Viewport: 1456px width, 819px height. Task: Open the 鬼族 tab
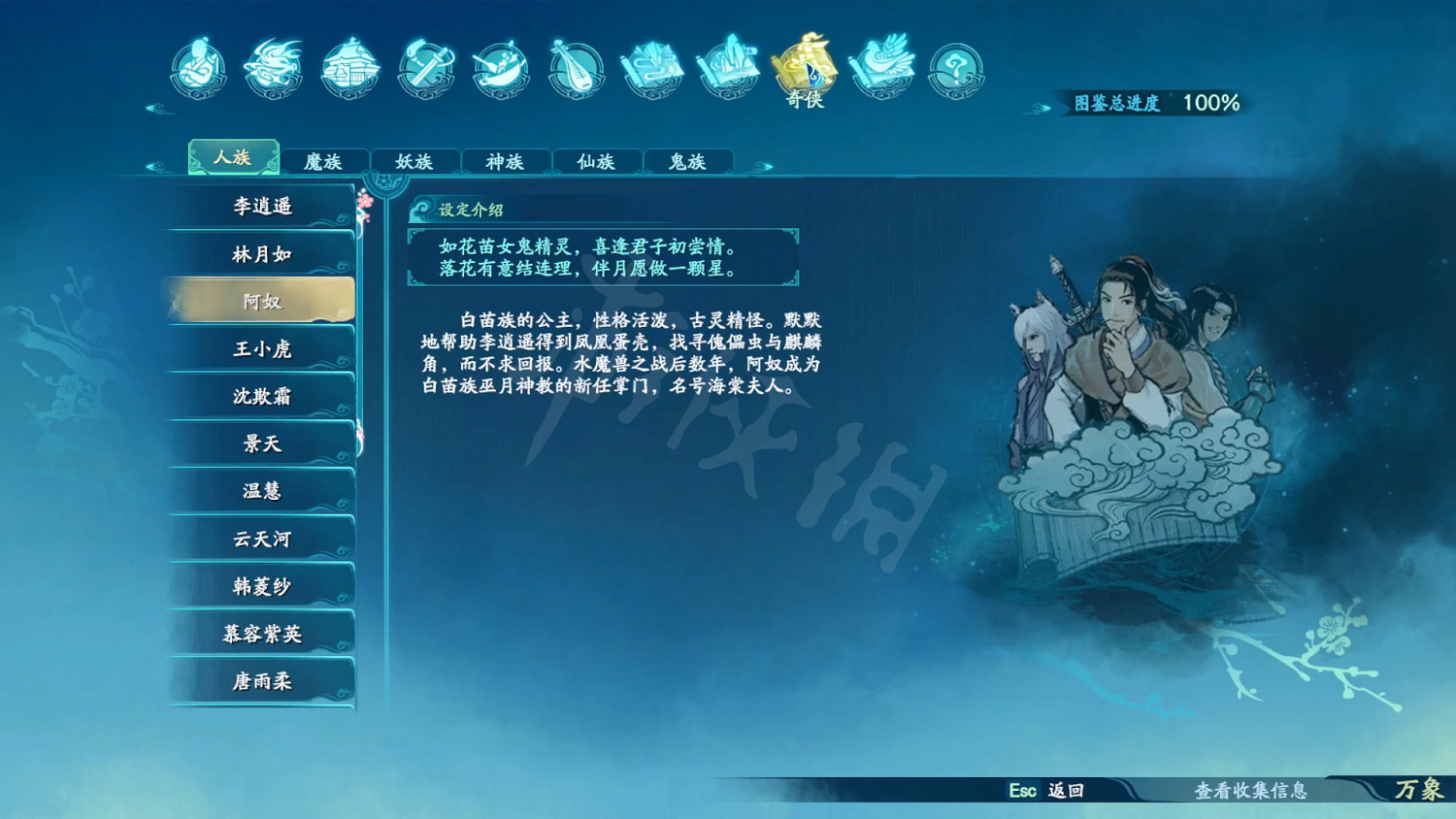[x=687, y=161]
